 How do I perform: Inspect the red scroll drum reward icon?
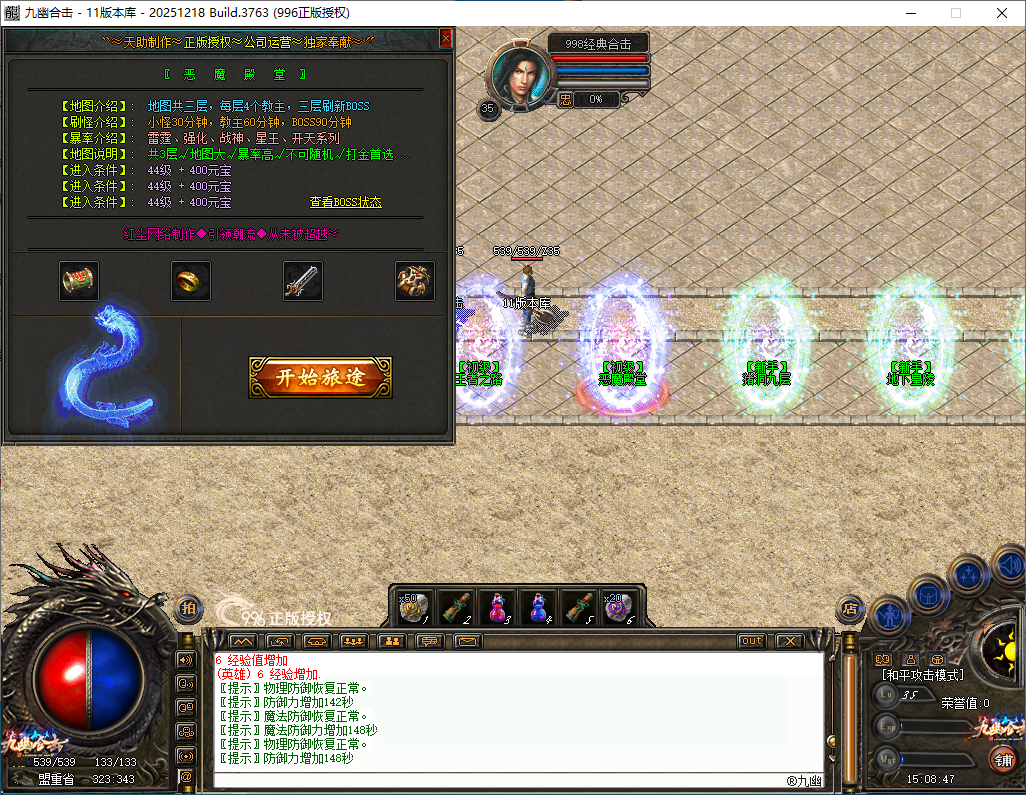pyautogui.click(x=79, y=281)
